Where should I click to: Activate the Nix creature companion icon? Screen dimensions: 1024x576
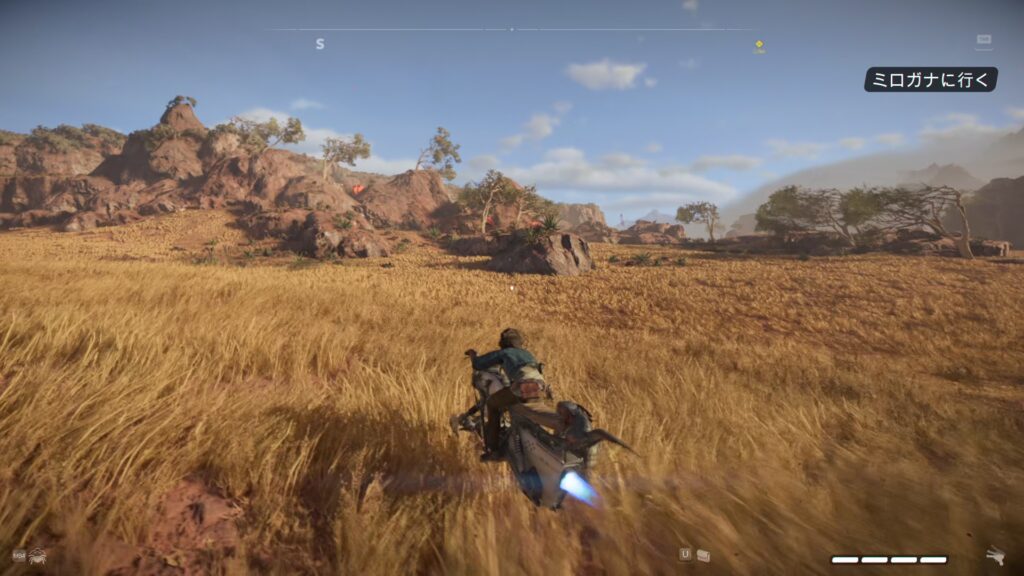point(37,555)
